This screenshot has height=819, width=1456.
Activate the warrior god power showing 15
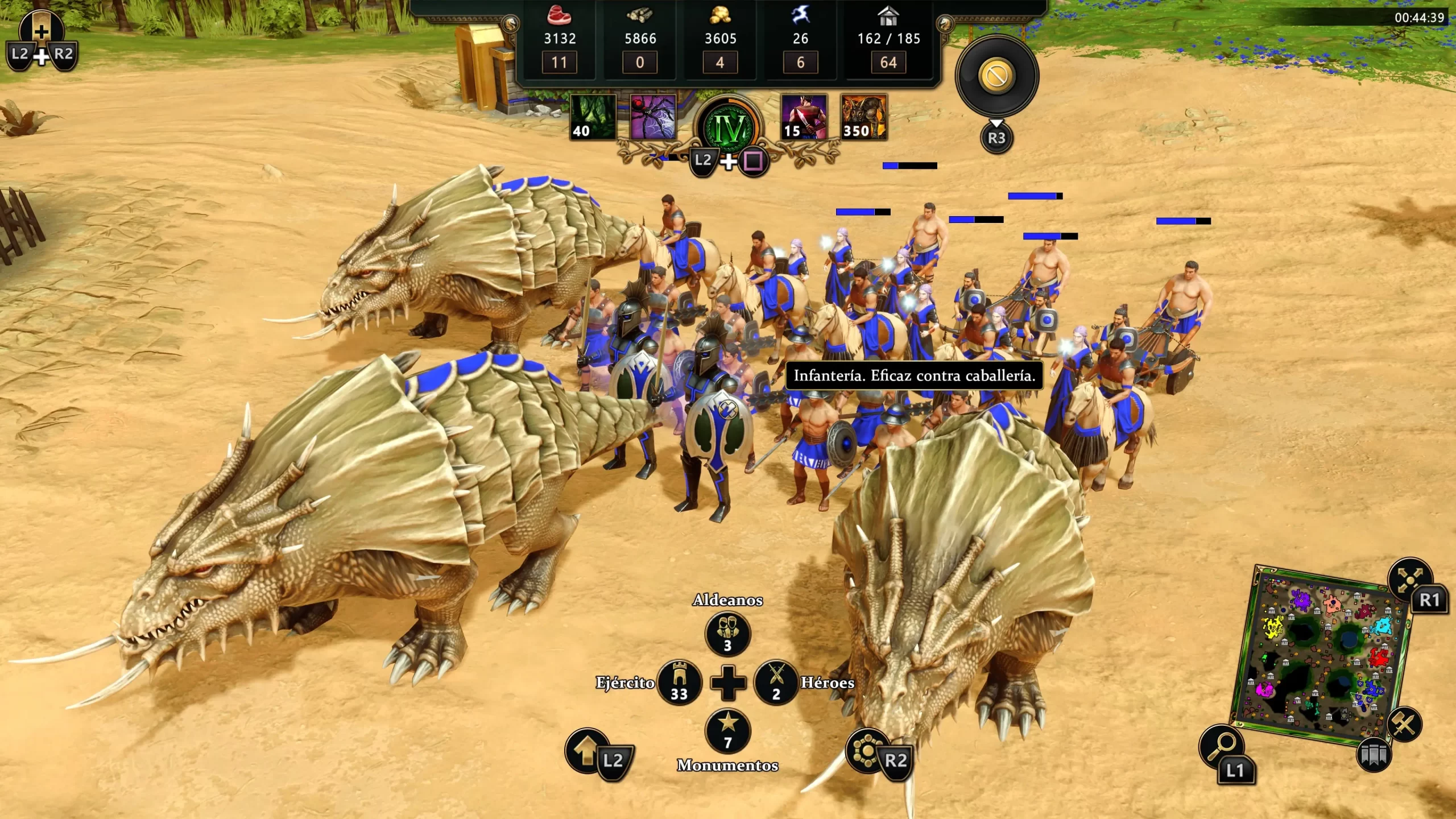(x=803, y=117)
